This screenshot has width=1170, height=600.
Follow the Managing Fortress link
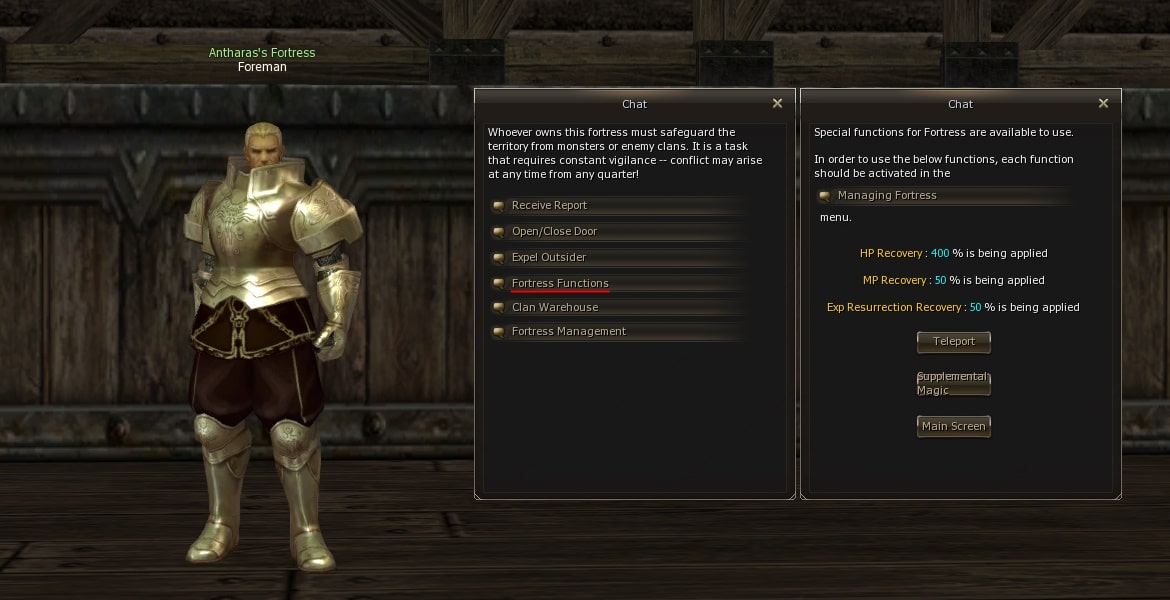tap(887, 196)
